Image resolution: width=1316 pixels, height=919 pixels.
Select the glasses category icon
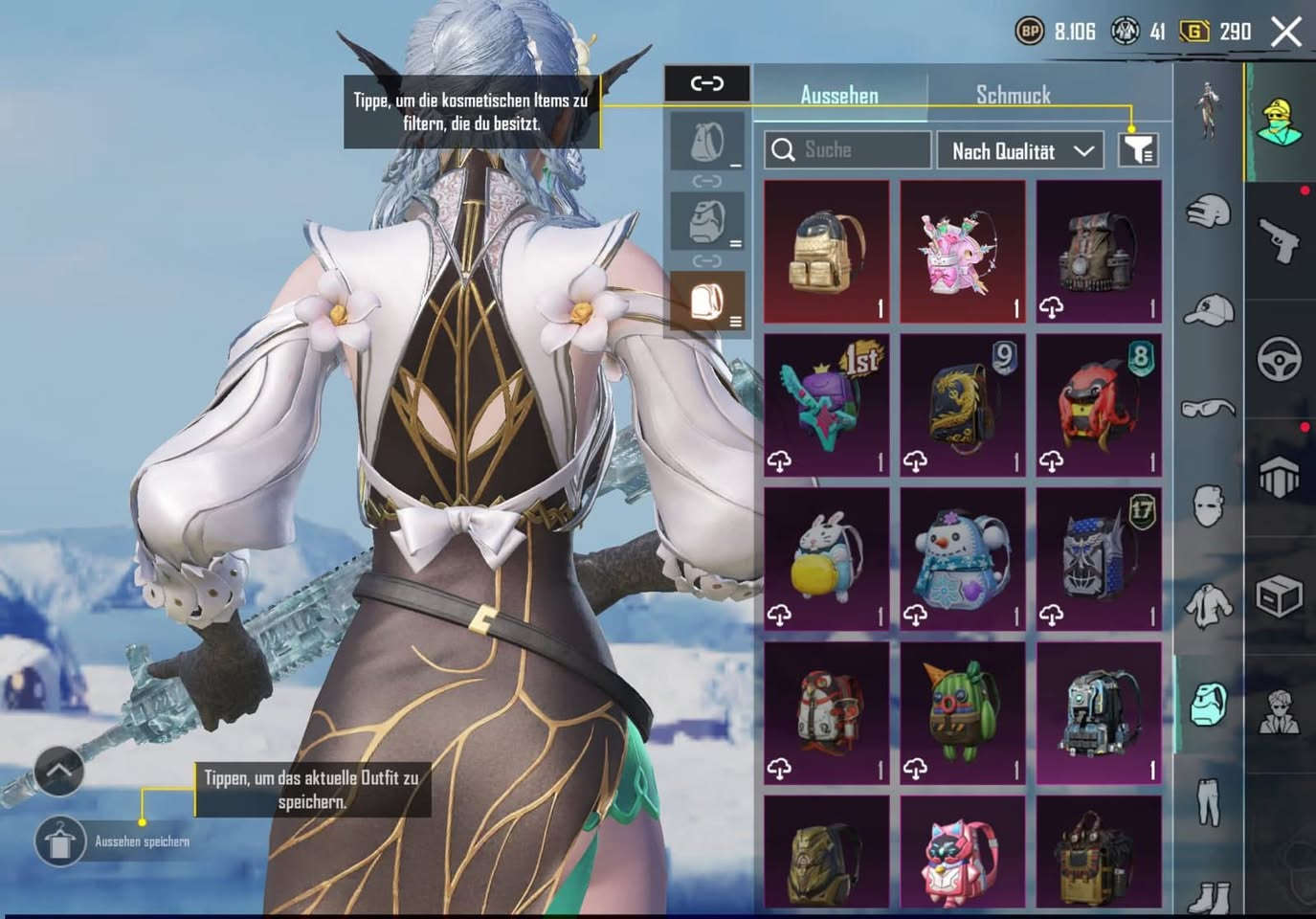click(1209, 409)
